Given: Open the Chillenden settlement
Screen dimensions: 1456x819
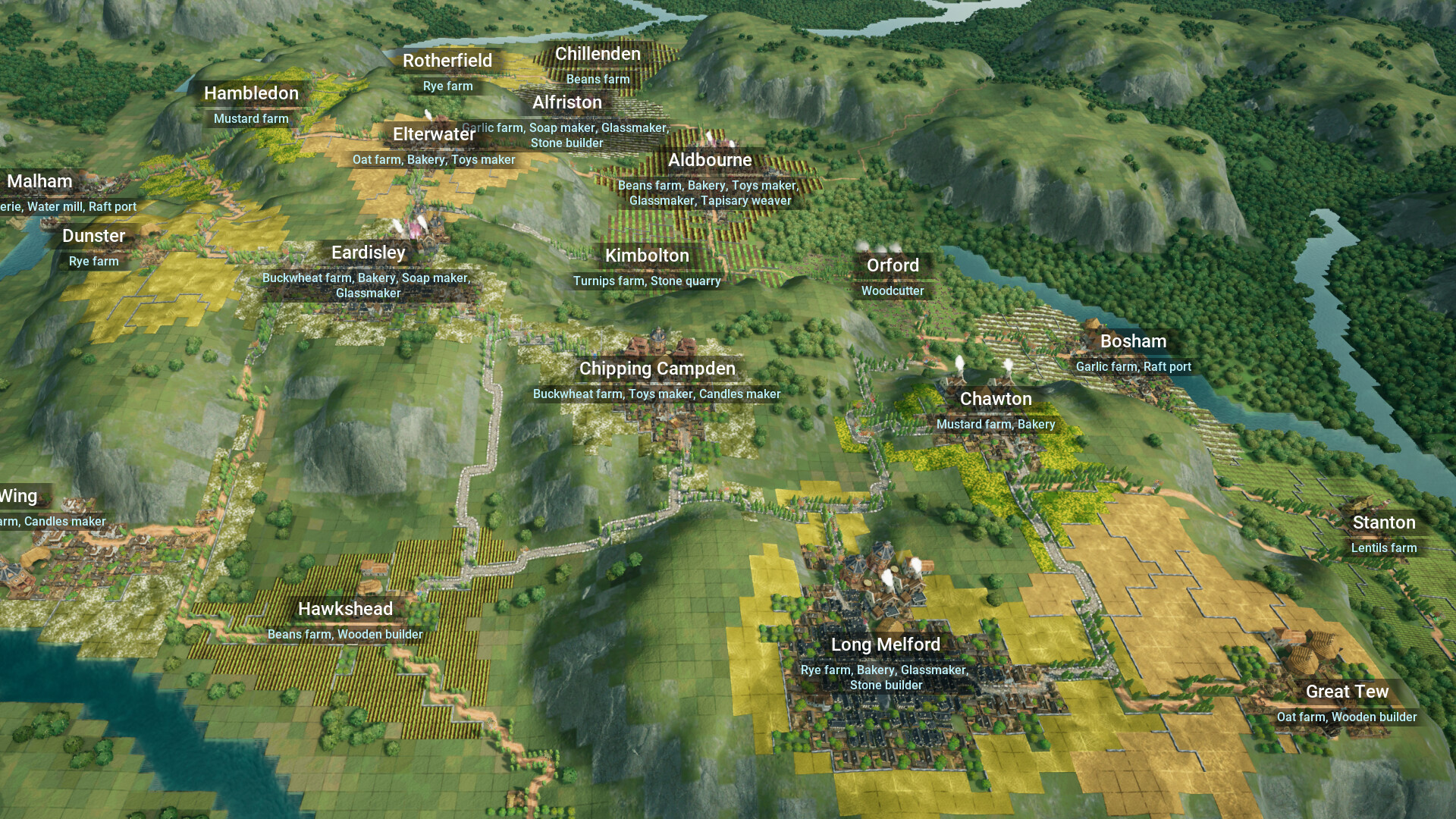Looking at the screenshot, I should coord(598,54).
